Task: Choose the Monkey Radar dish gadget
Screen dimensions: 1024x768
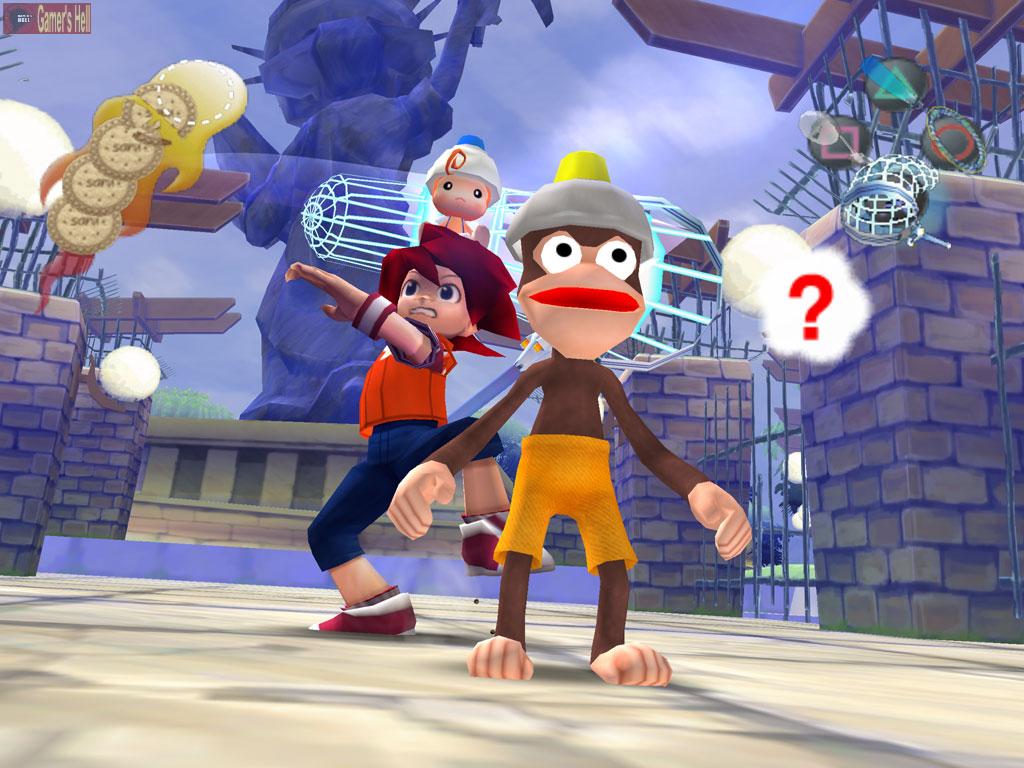Action: pos(836,138)
